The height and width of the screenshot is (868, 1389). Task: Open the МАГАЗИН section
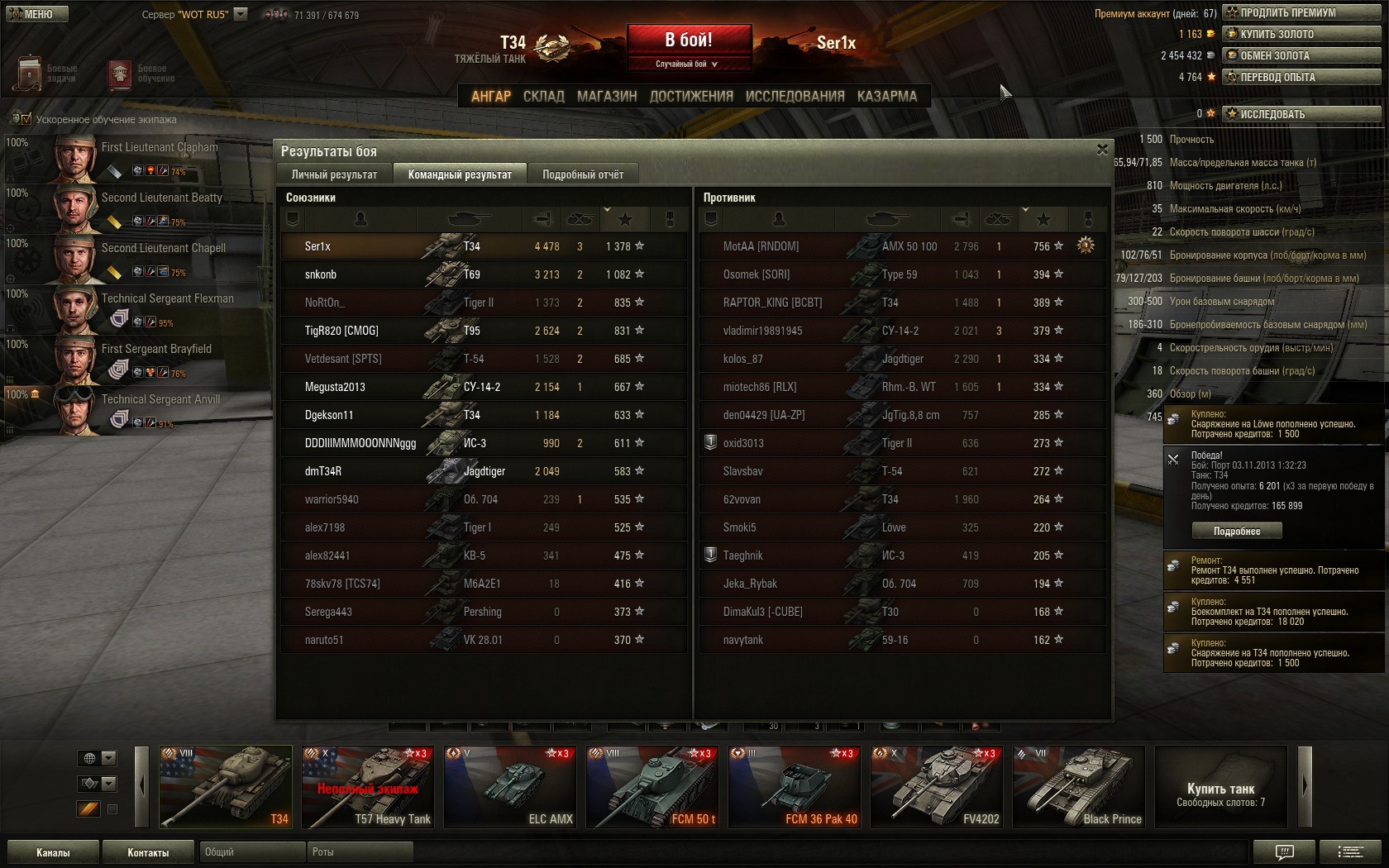pos(607,97)
